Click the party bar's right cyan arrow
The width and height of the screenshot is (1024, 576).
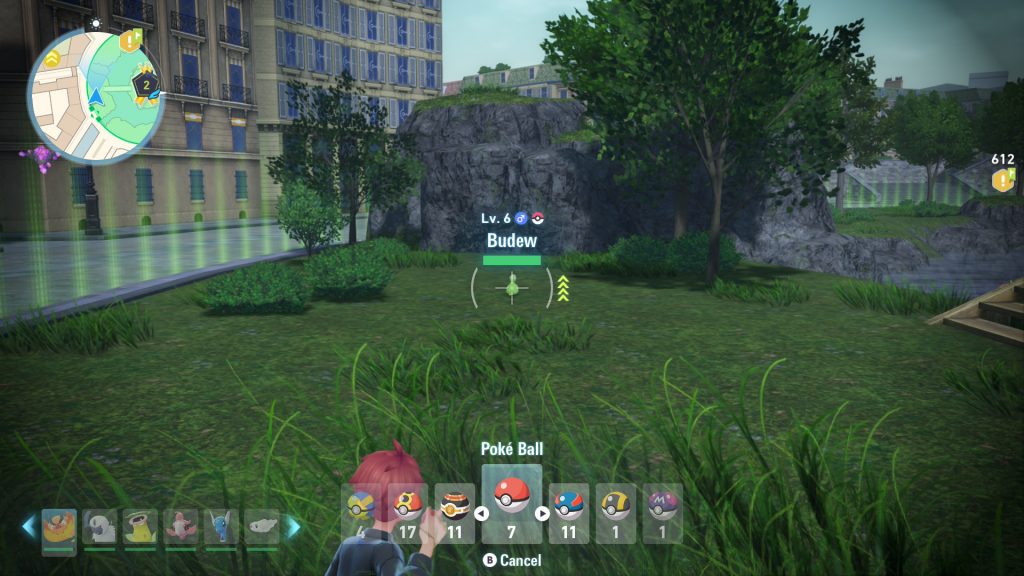[x=293, y=527]
